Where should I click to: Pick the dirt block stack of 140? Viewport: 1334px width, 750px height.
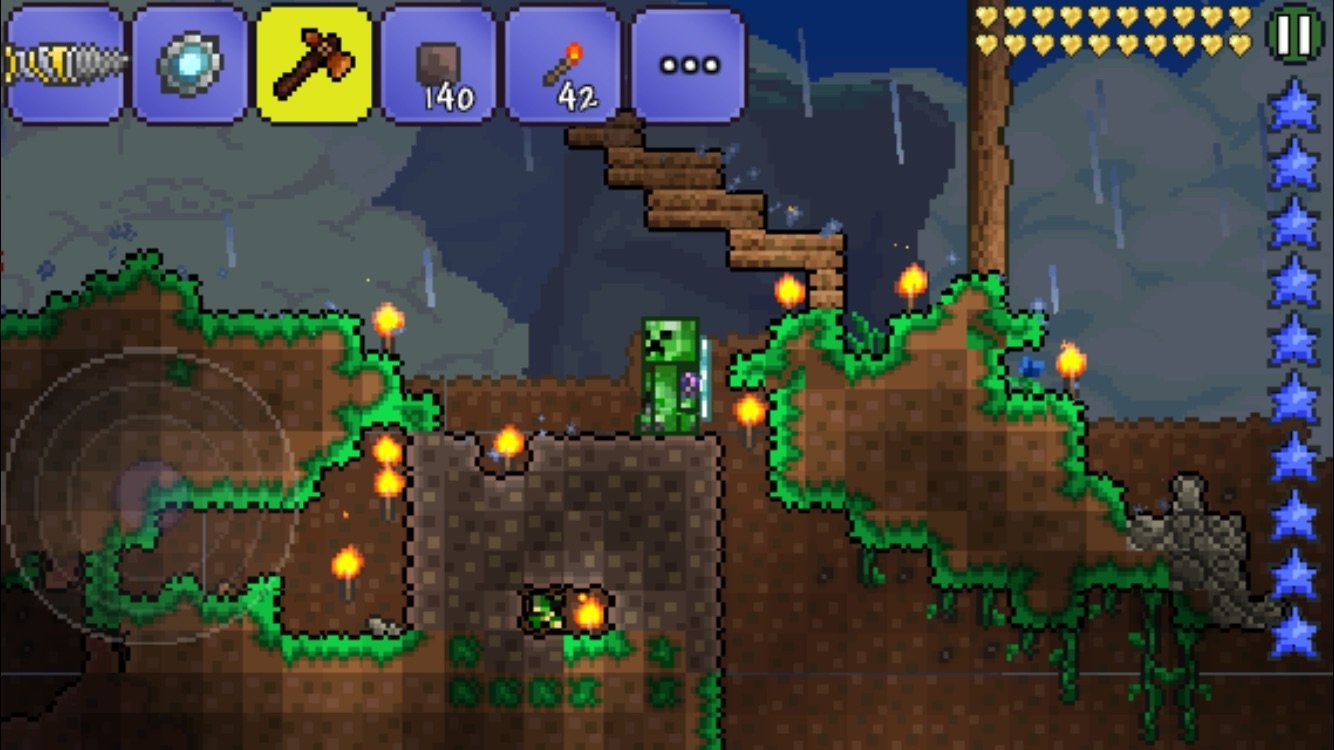[x=439, y=64]
